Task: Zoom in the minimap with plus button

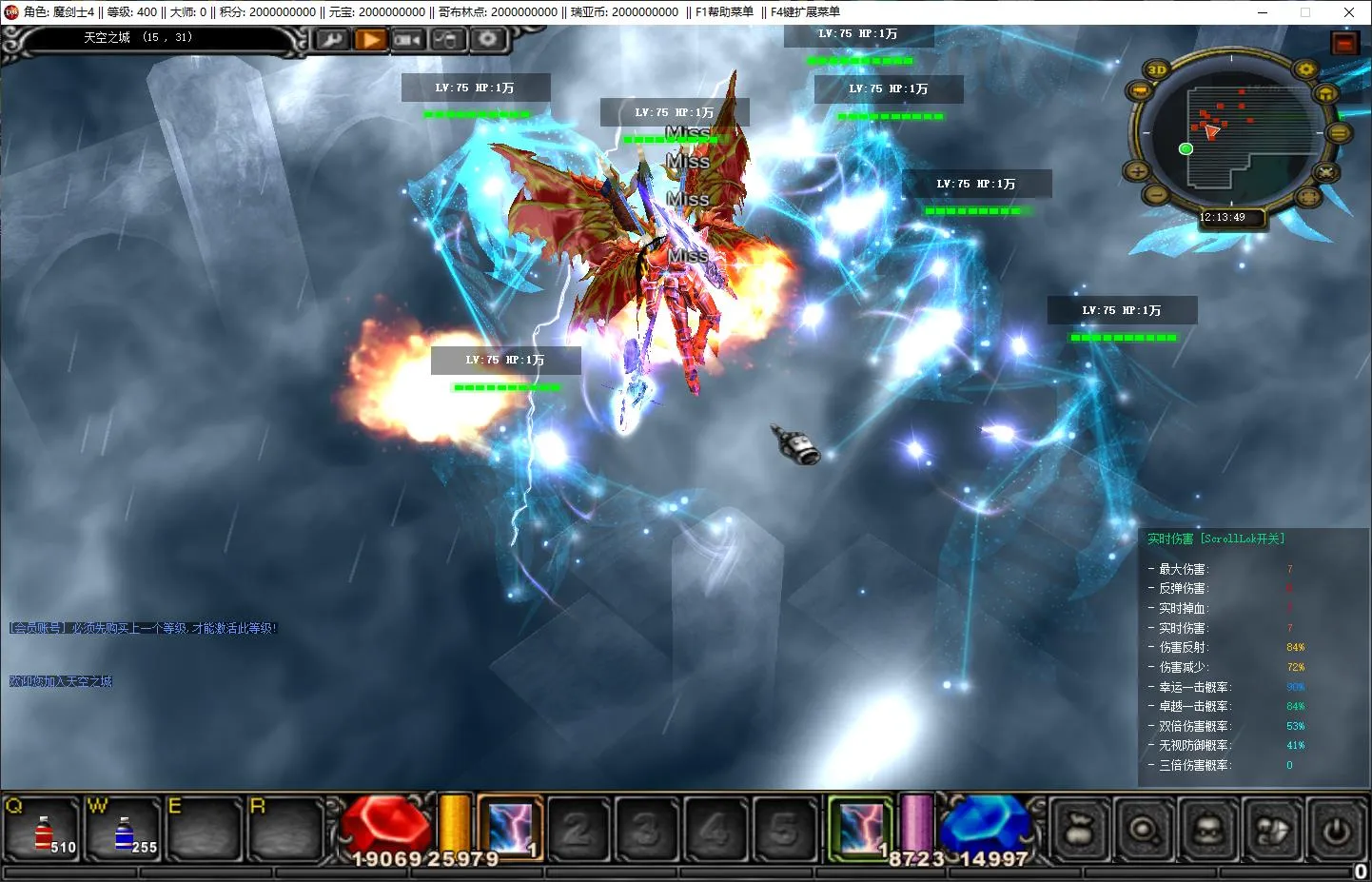Action: (1137, 171)
